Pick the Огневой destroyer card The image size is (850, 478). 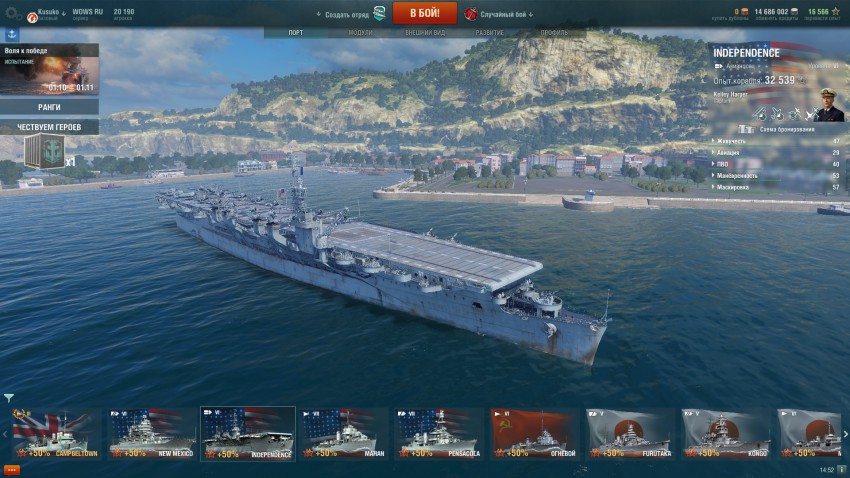536,434
